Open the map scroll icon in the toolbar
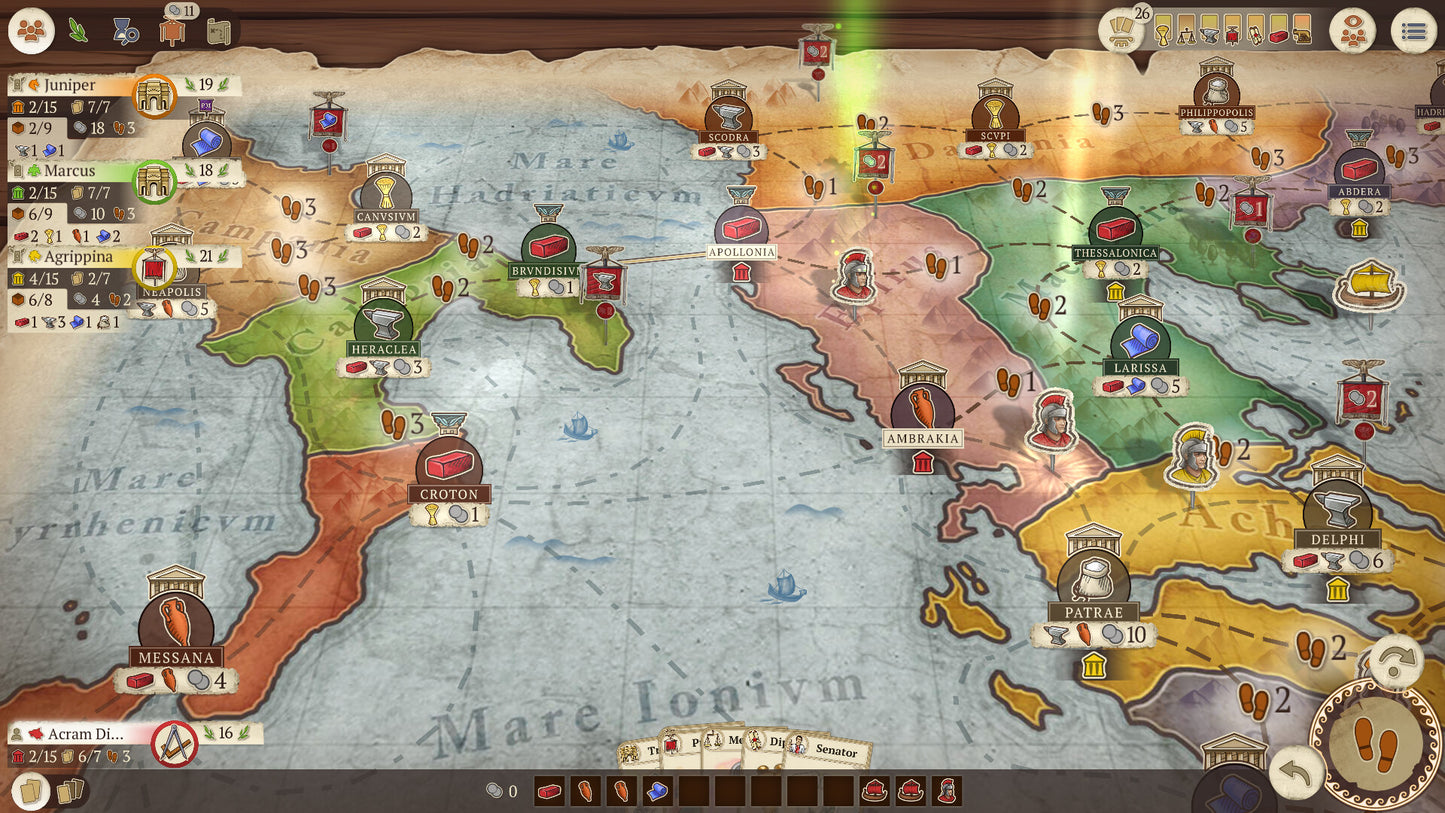1445x813 pixels. pos(219,30)
